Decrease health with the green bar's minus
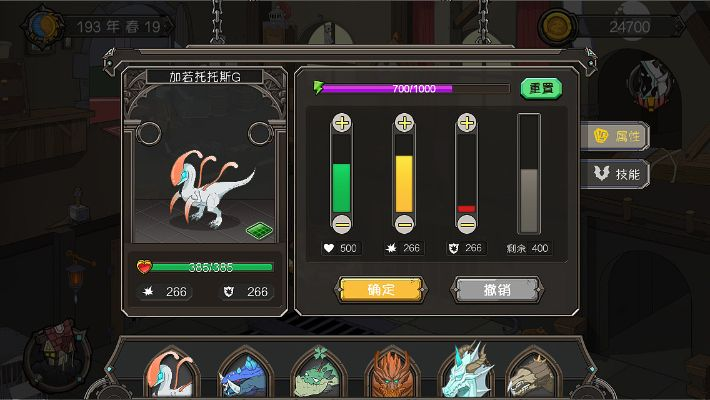The image size is (710, 400). [x=342, y=223]
